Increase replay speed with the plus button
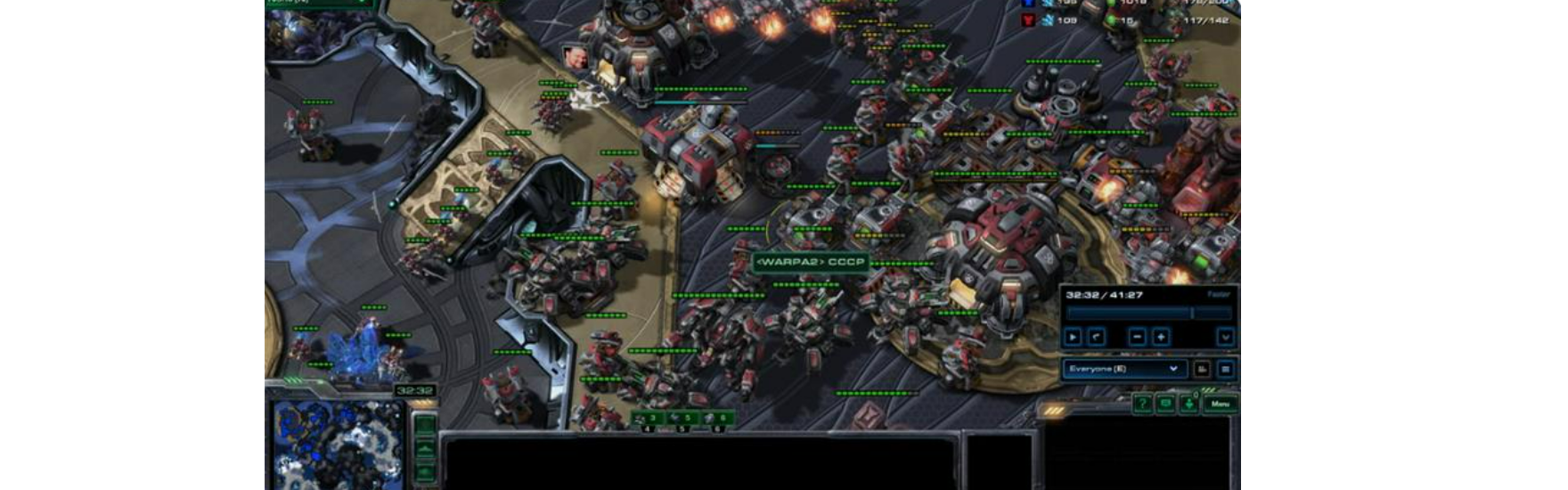Image resolution: width=1568 pixels, height=490 pixels. [x=1161, y=337]
